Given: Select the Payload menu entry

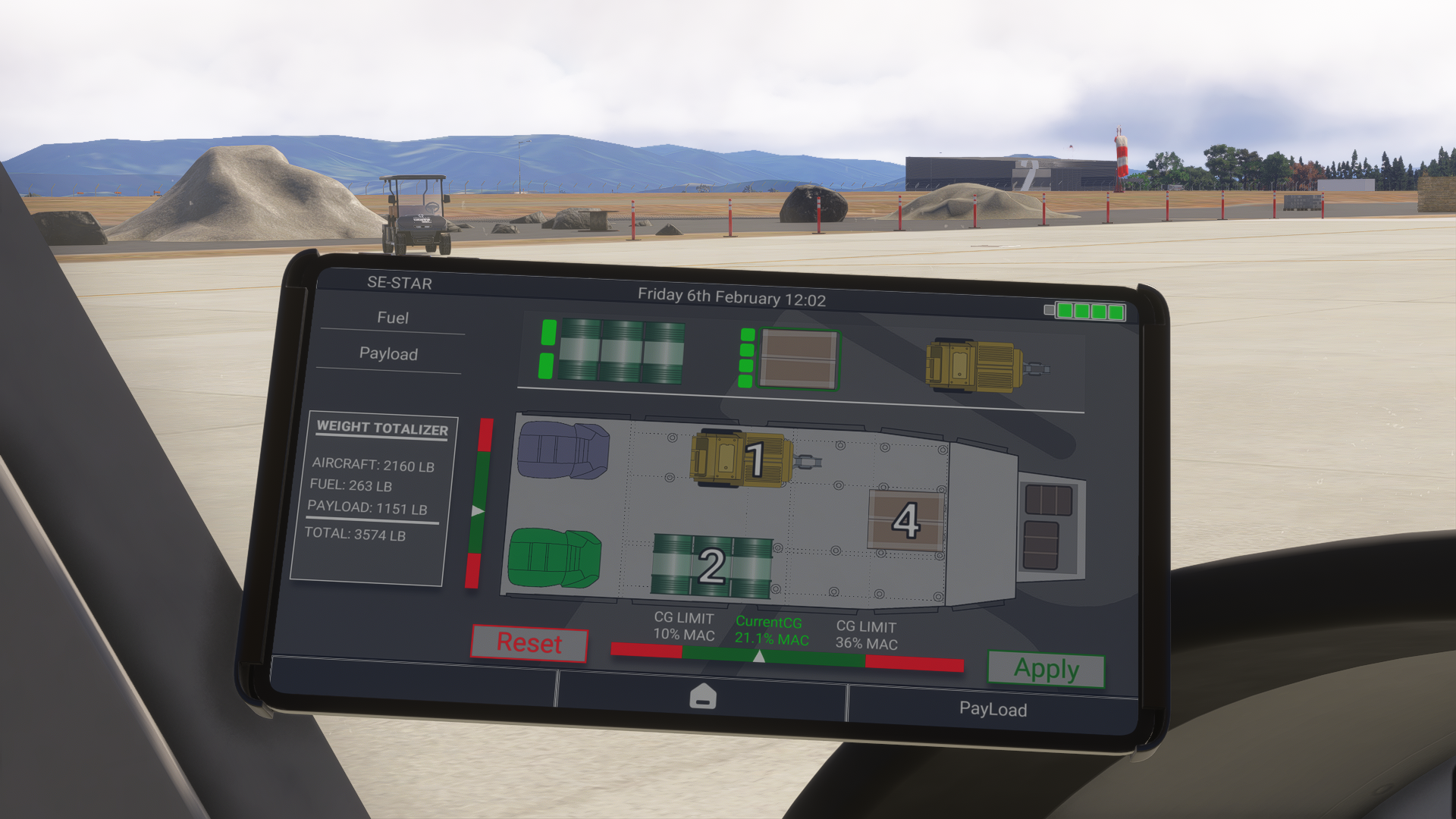Looking at the screenshot, I should 388,353.
